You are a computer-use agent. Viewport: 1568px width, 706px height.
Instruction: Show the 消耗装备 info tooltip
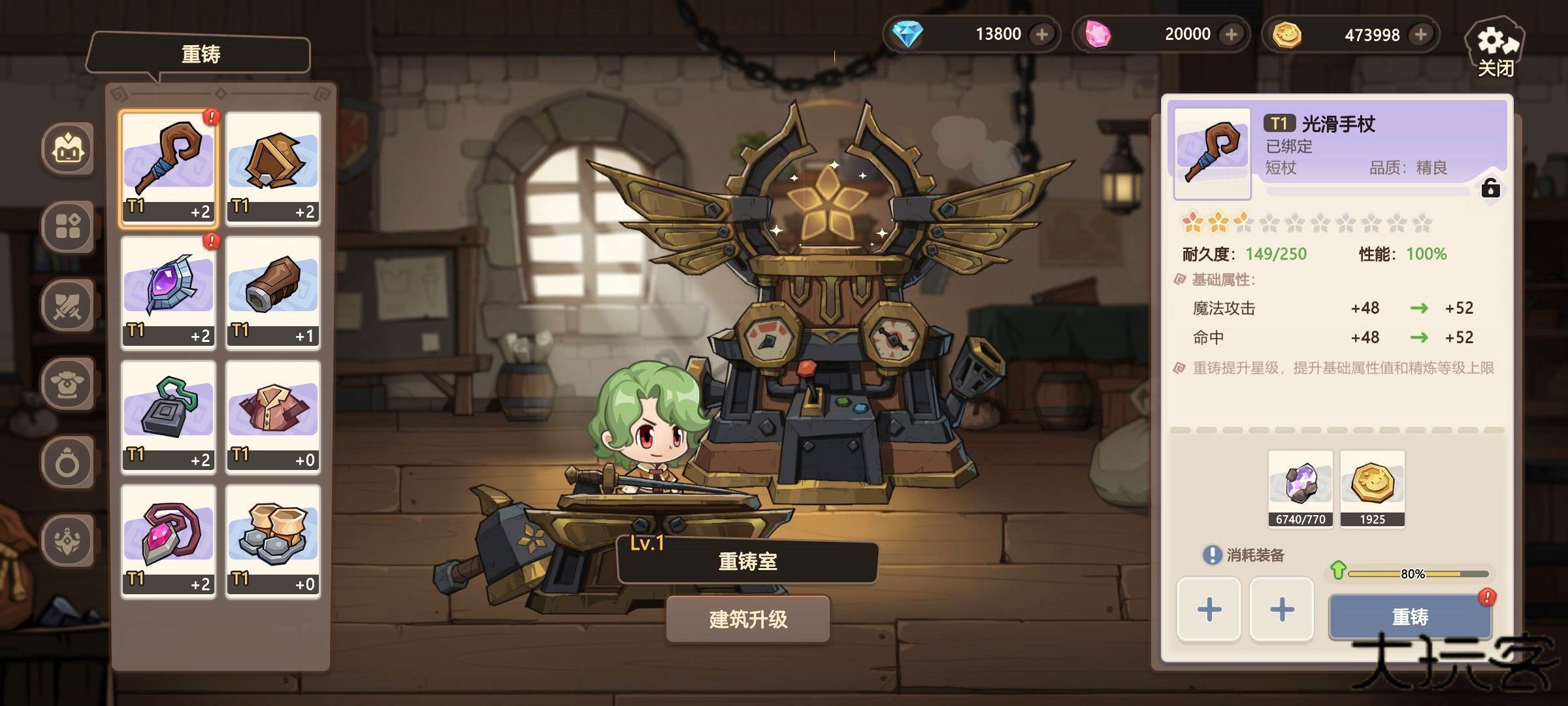pos(1212,555)
